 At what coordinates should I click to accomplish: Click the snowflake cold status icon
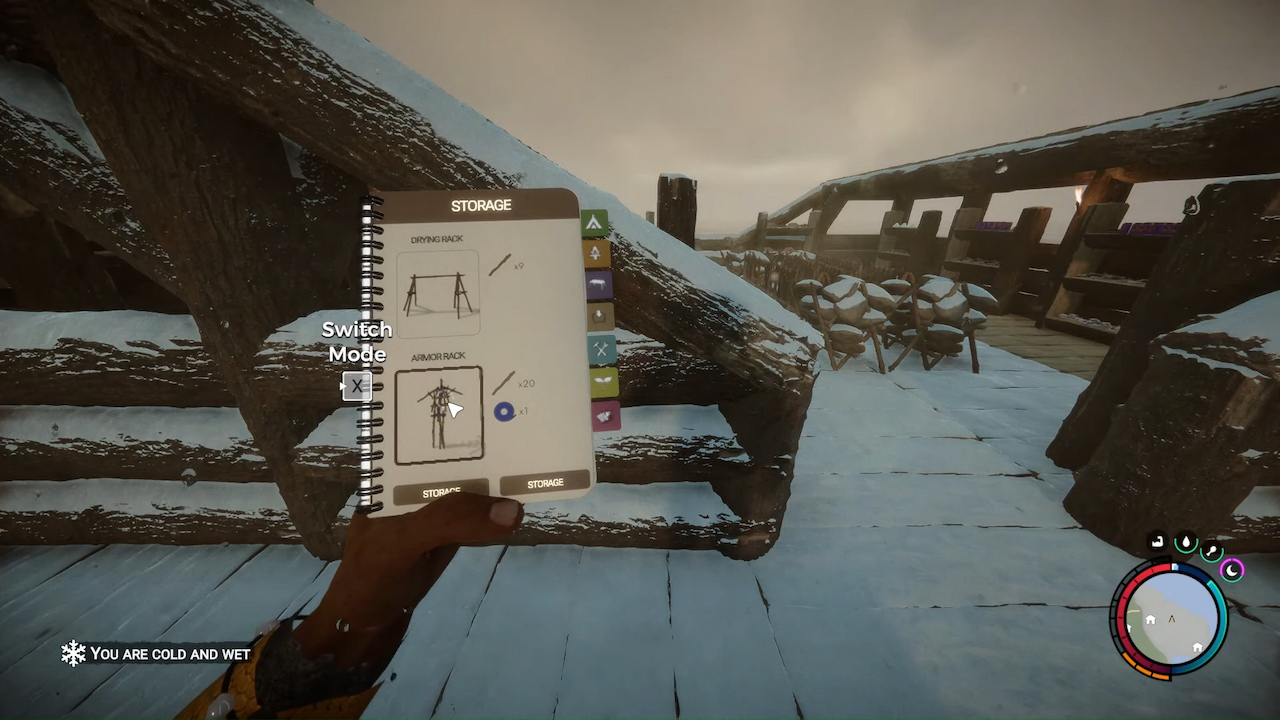pos(72,654)
